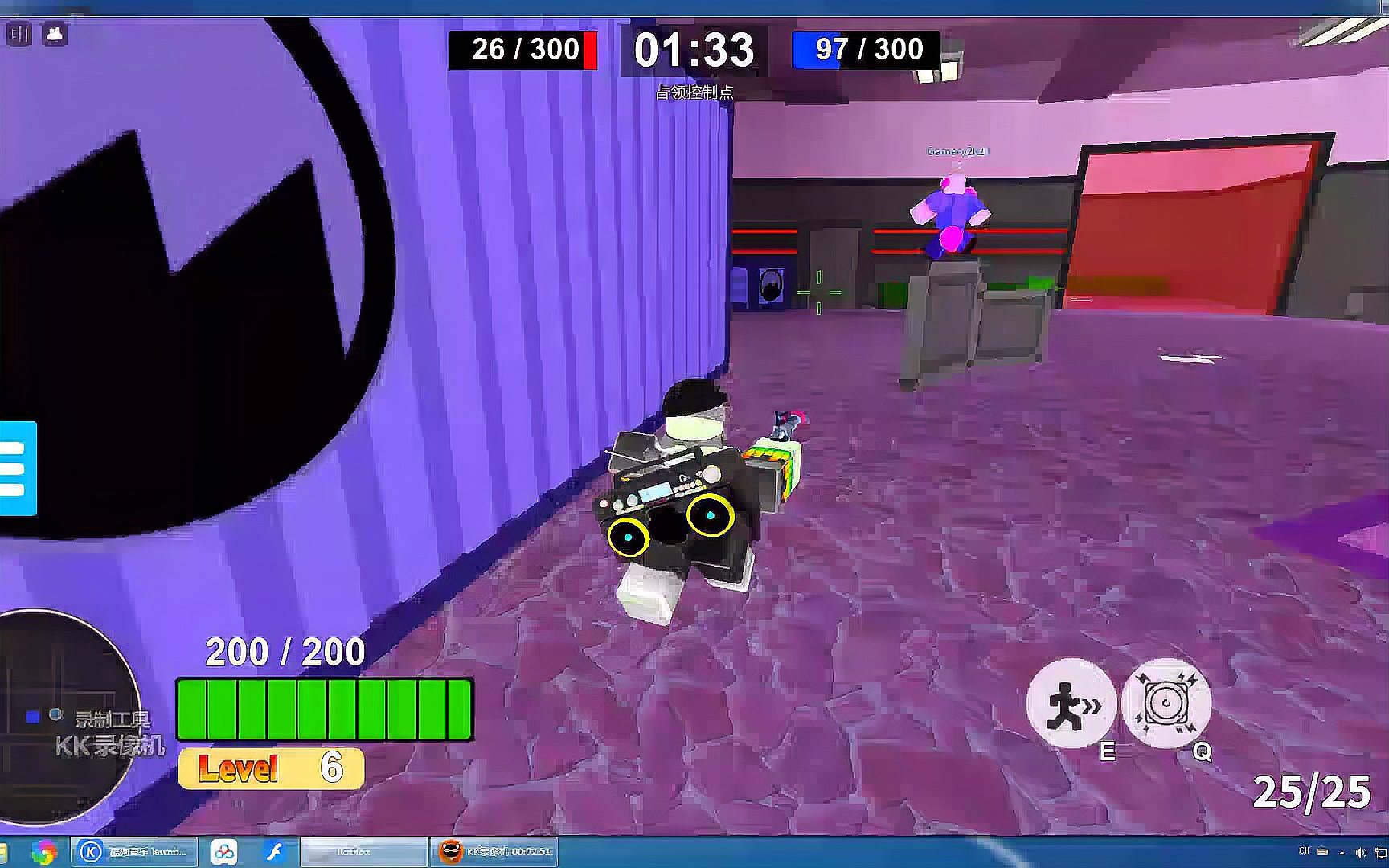The width and height of the screenshot is (1389, 868).
Task: Expand the taskbar music player entry 酷狗音乐
Action: pyautogui.click(x=137, y=854)
